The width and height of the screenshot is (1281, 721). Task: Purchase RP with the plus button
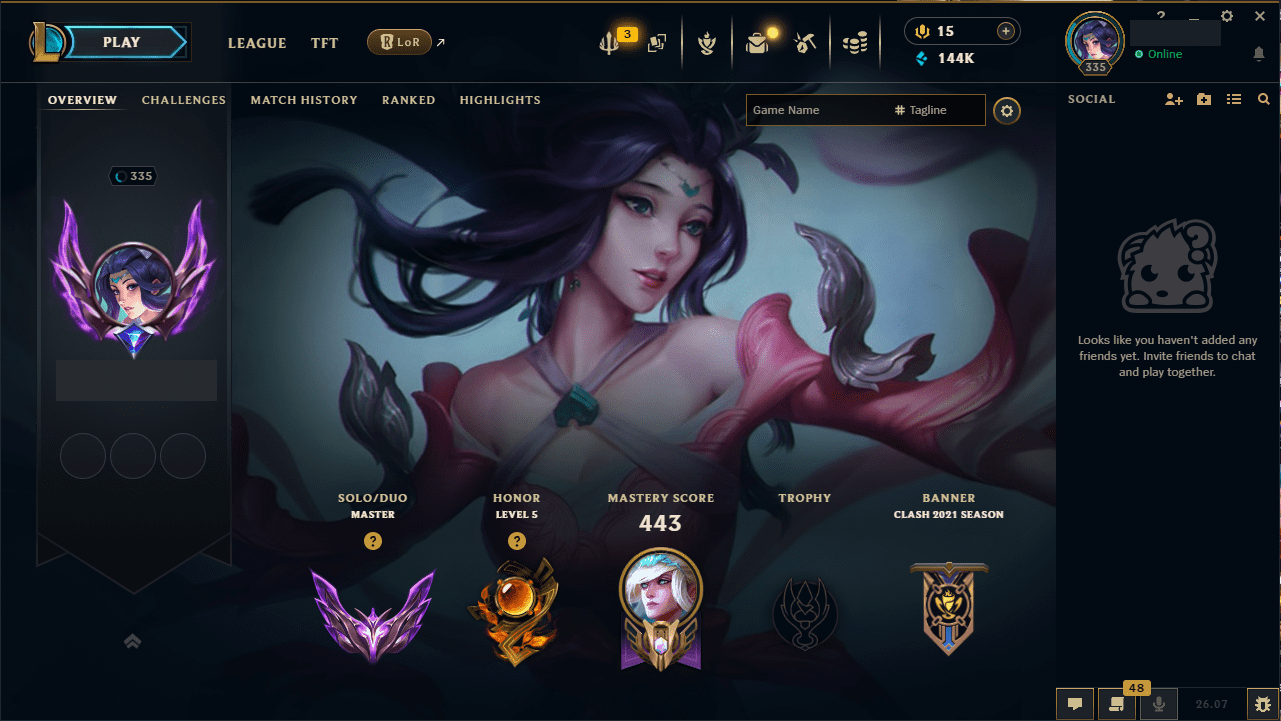1007,31
